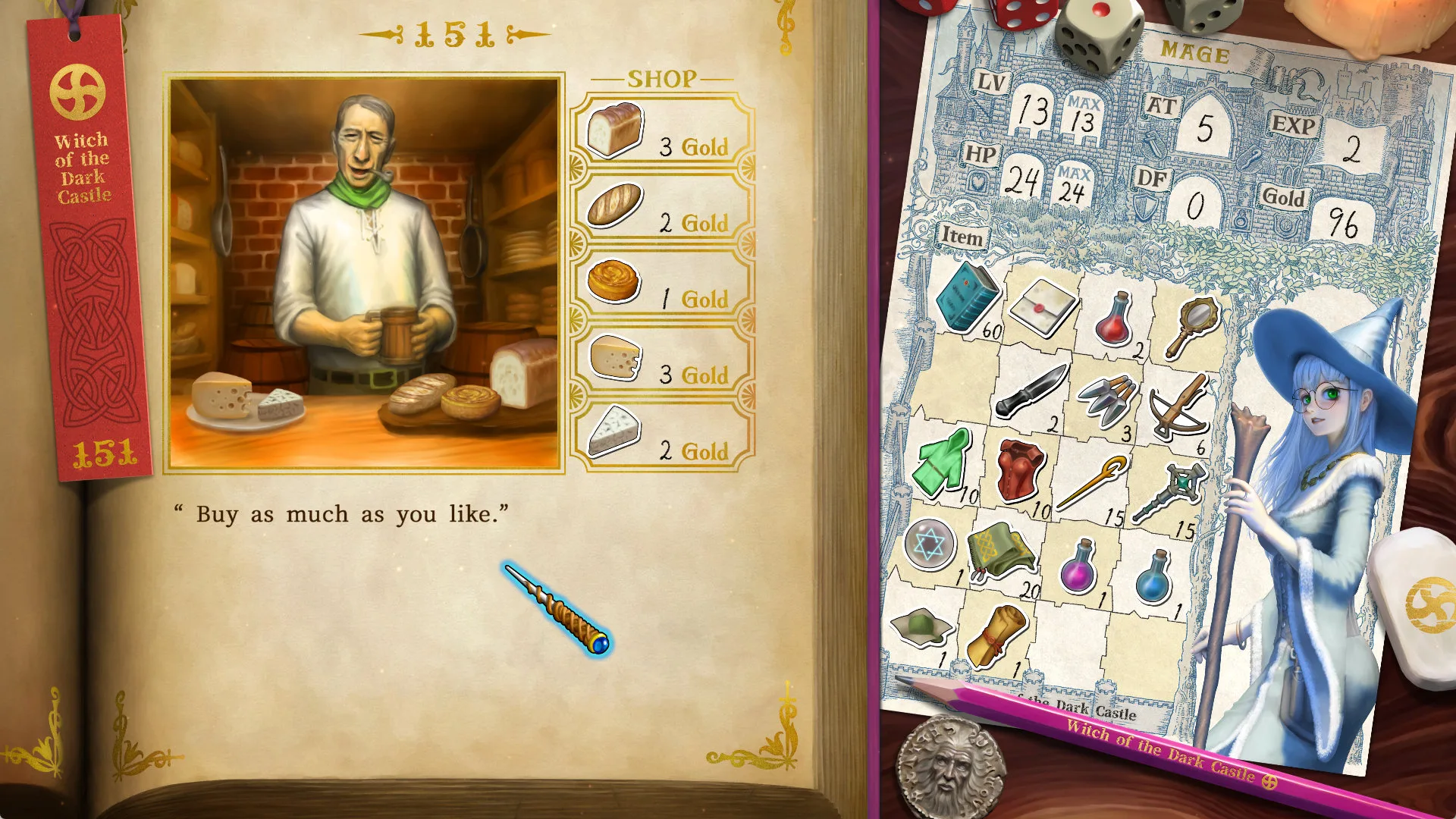Use the pink potion from inventory
1456x819 pixels.
pyautogui.click(x=1078, y=567)
